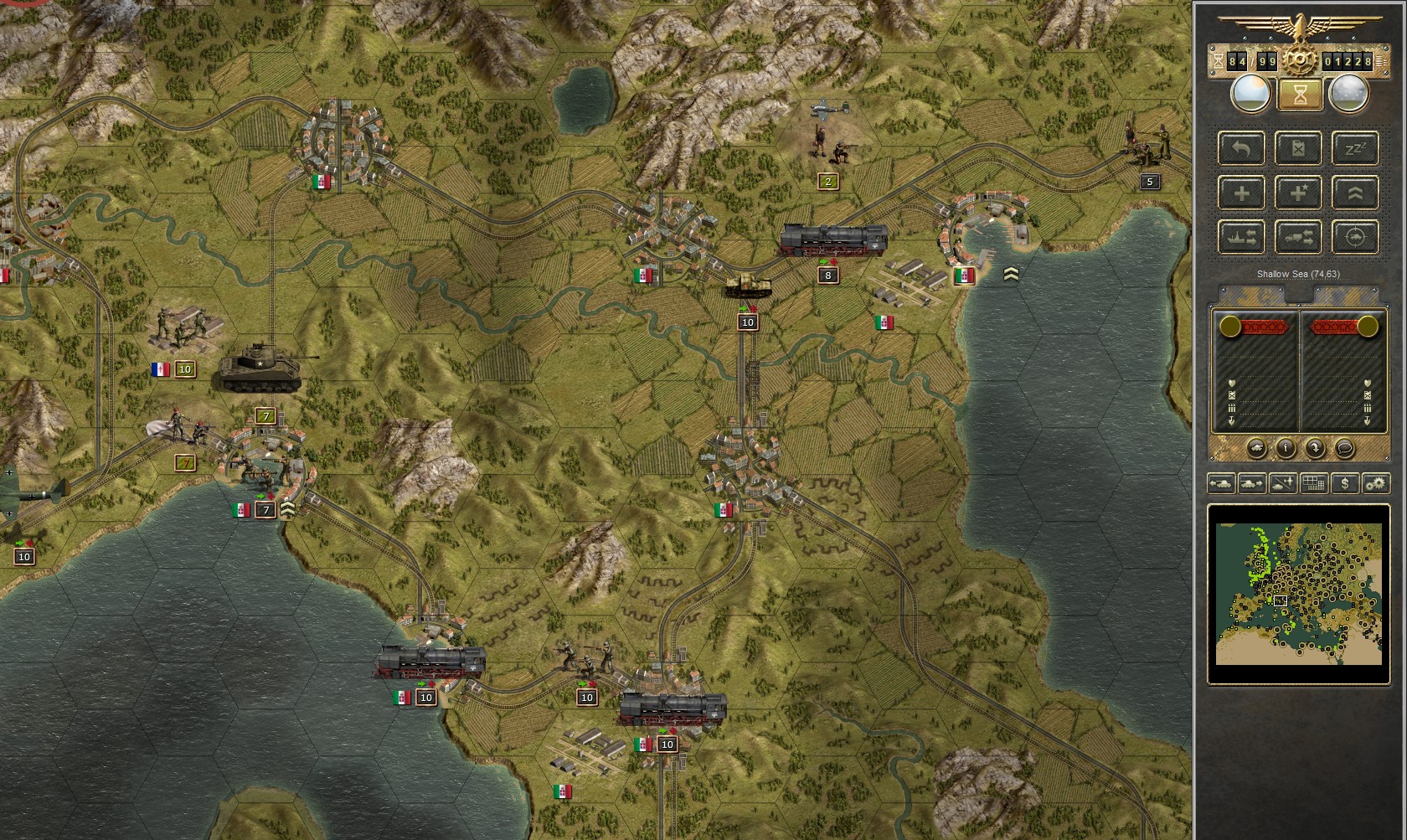Select the Elite Reinforcement starred plus icon
This screenshot has width=1407, height=840.
pos(1298,193)
